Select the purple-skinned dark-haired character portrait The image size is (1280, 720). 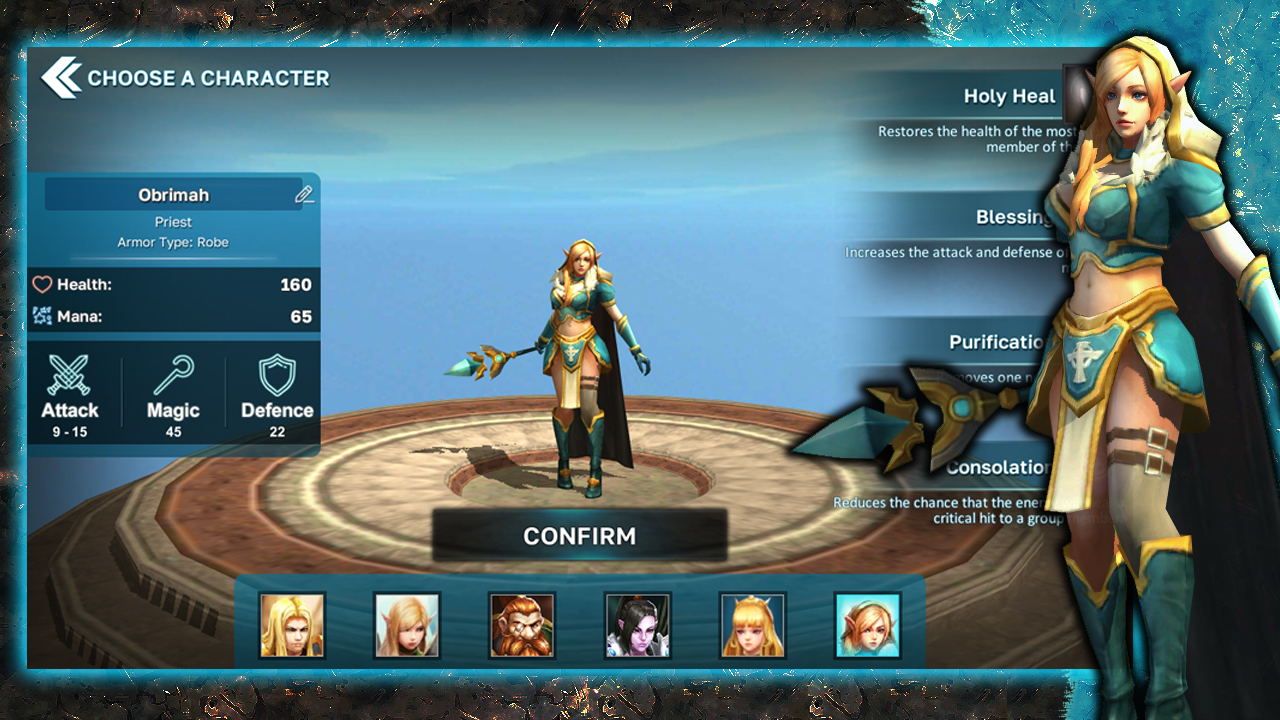coord(637,625)
